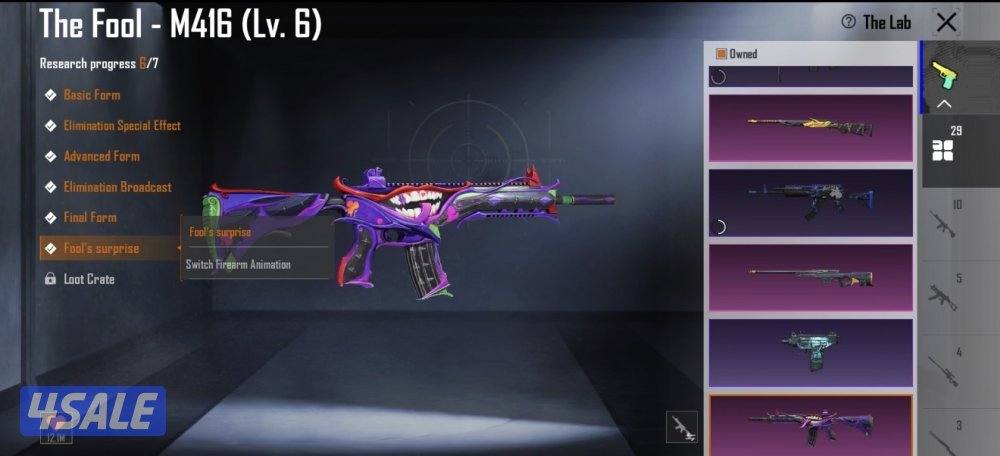
Task: Choose Elimination Special Effect entry
Action: pos(121,126)
